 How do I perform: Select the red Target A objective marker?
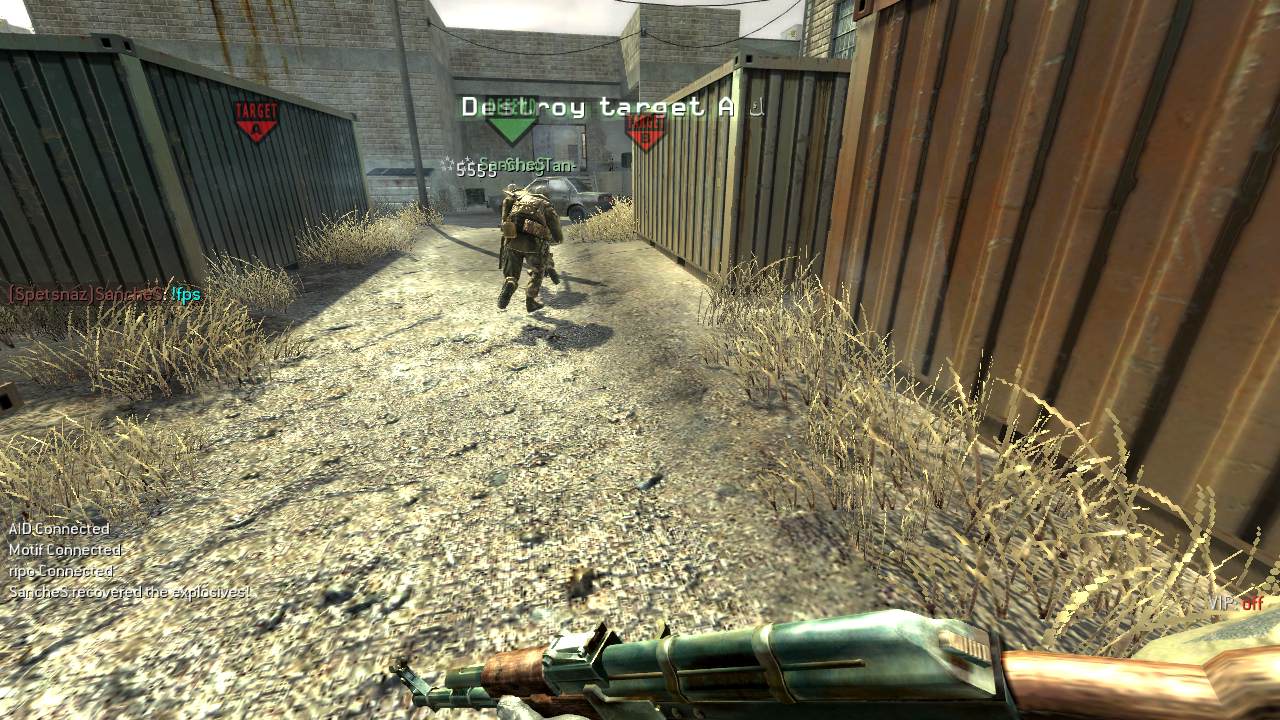(256, 120)
